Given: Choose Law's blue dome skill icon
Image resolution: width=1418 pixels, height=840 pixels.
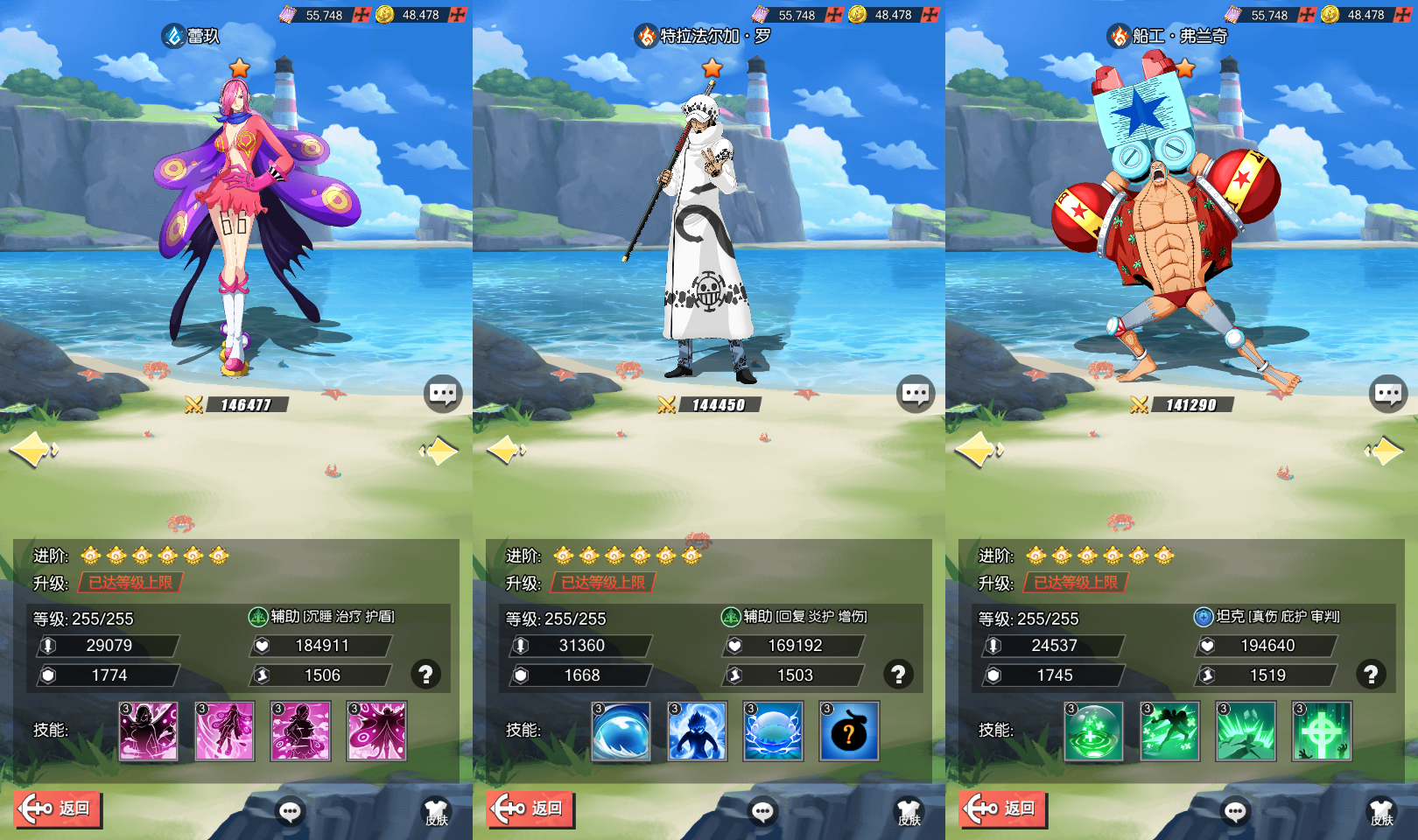Looking at the screenshot, I should (x=621, y=731).
